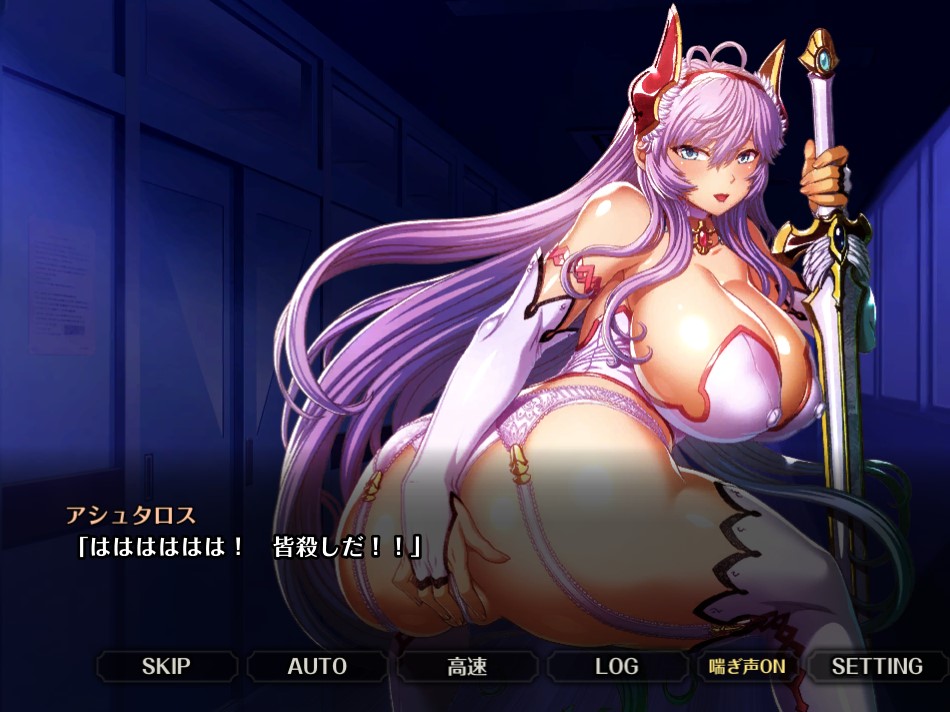Enable AUTO text advance
Screen dimensions: 950x712
pos(317,666)
